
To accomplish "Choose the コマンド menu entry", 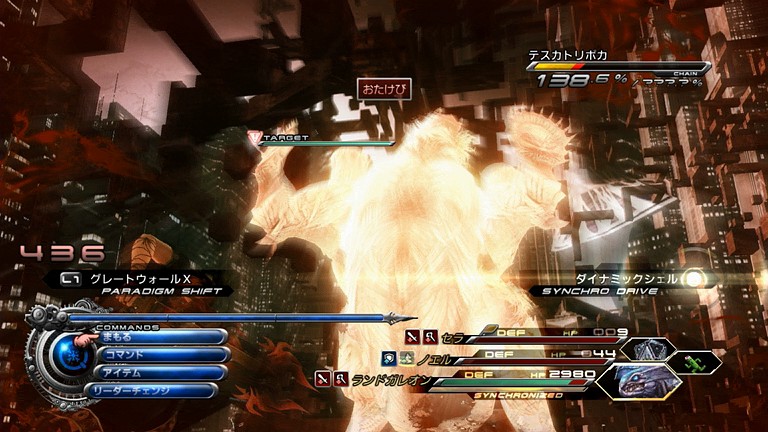I will click(x=160, y=355).
